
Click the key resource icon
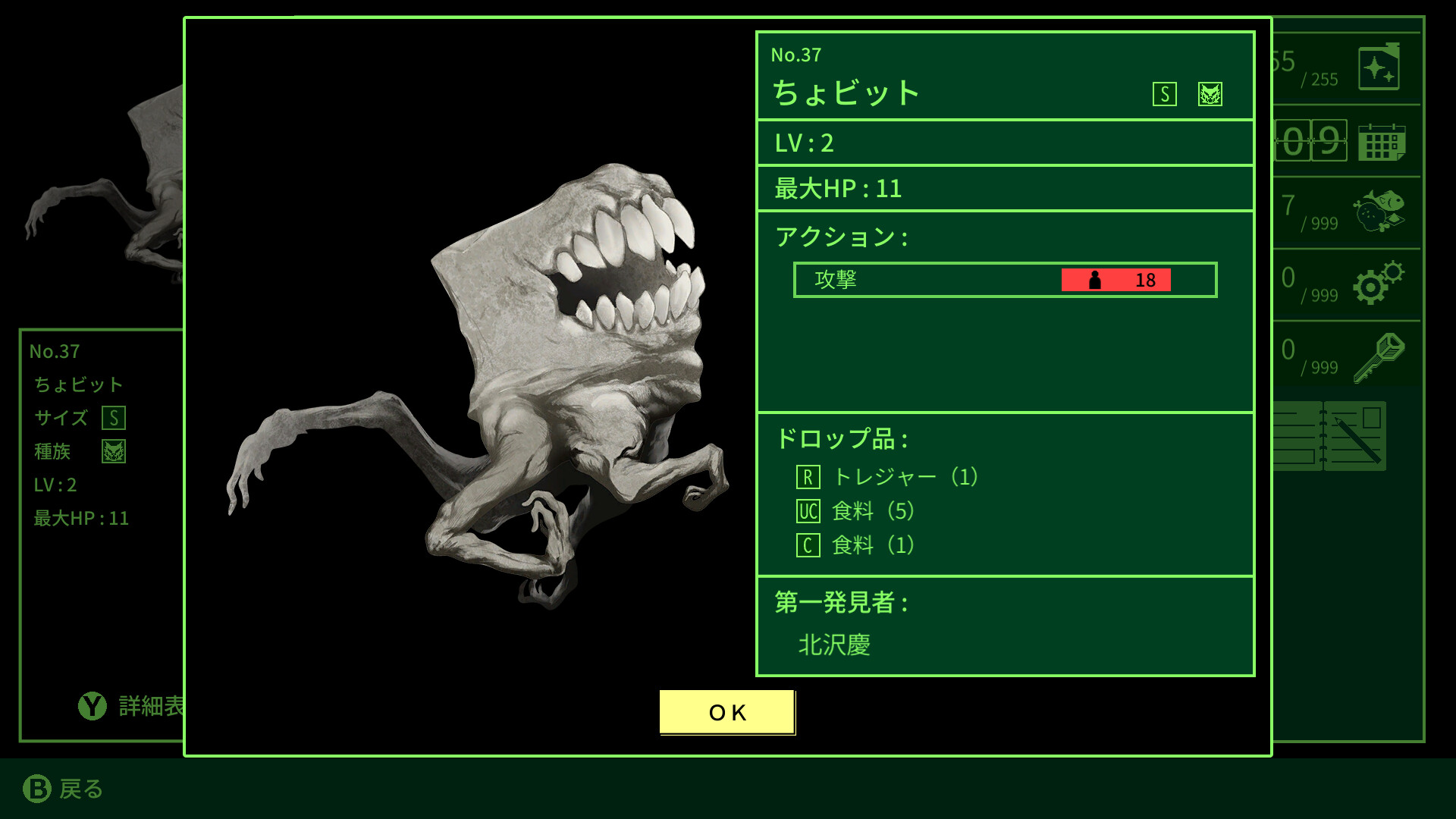click(x=1382, y=356)
